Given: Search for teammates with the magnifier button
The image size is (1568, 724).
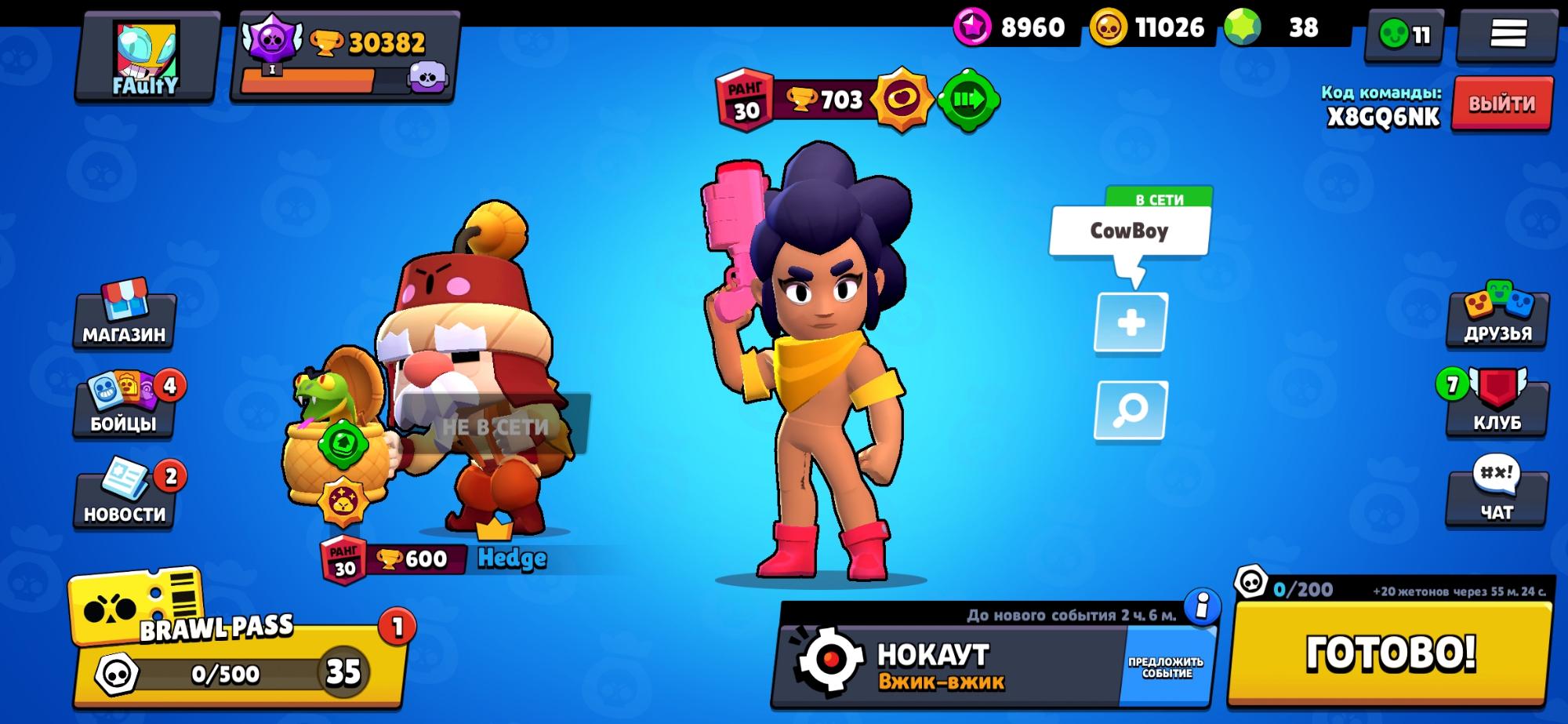Looking at the screenshot, I should click(1131, 410).
